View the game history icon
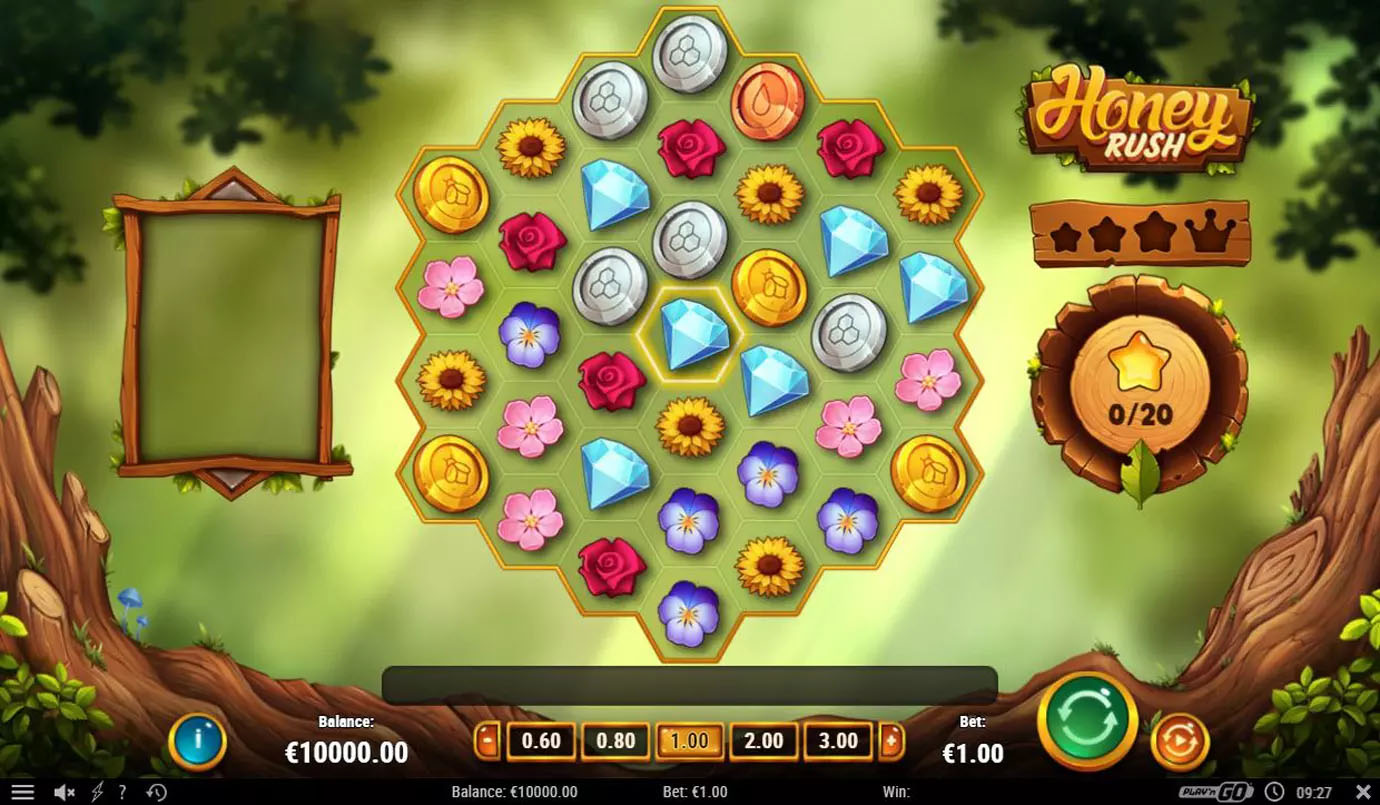 (x=156, y=791)
